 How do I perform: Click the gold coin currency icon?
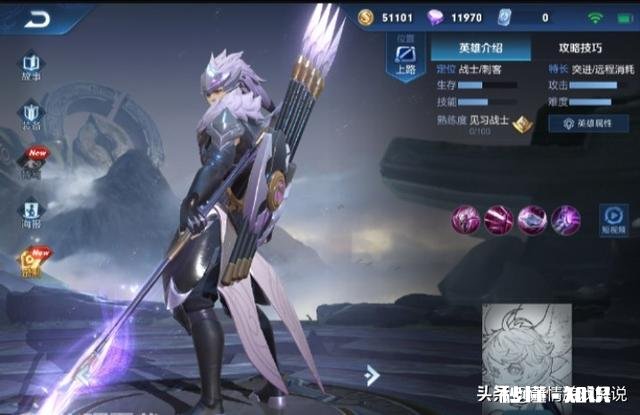[x=368, y=18]
